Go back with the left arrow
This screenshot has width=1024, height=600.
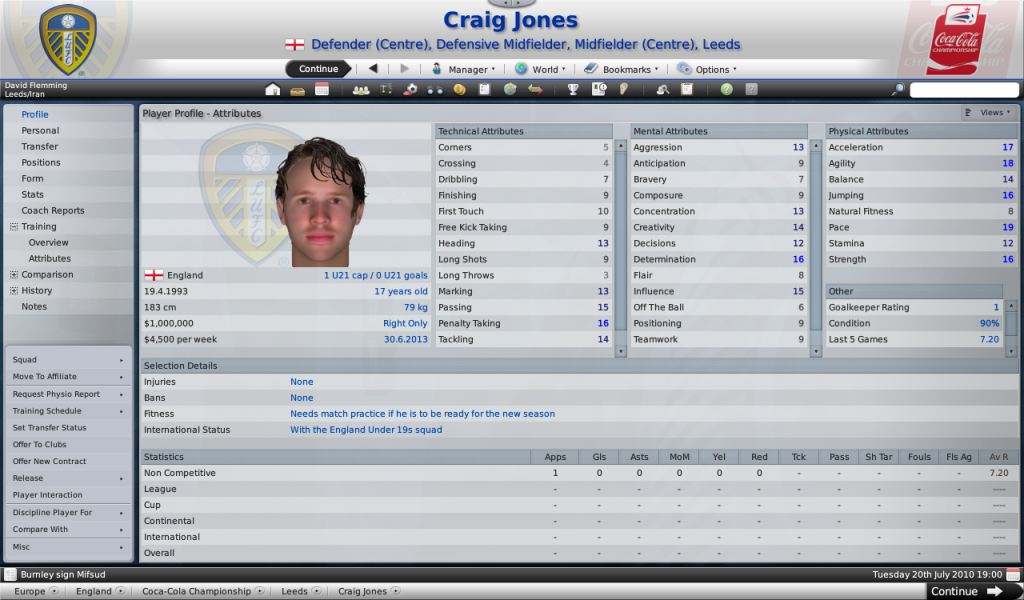coord(373,69)
